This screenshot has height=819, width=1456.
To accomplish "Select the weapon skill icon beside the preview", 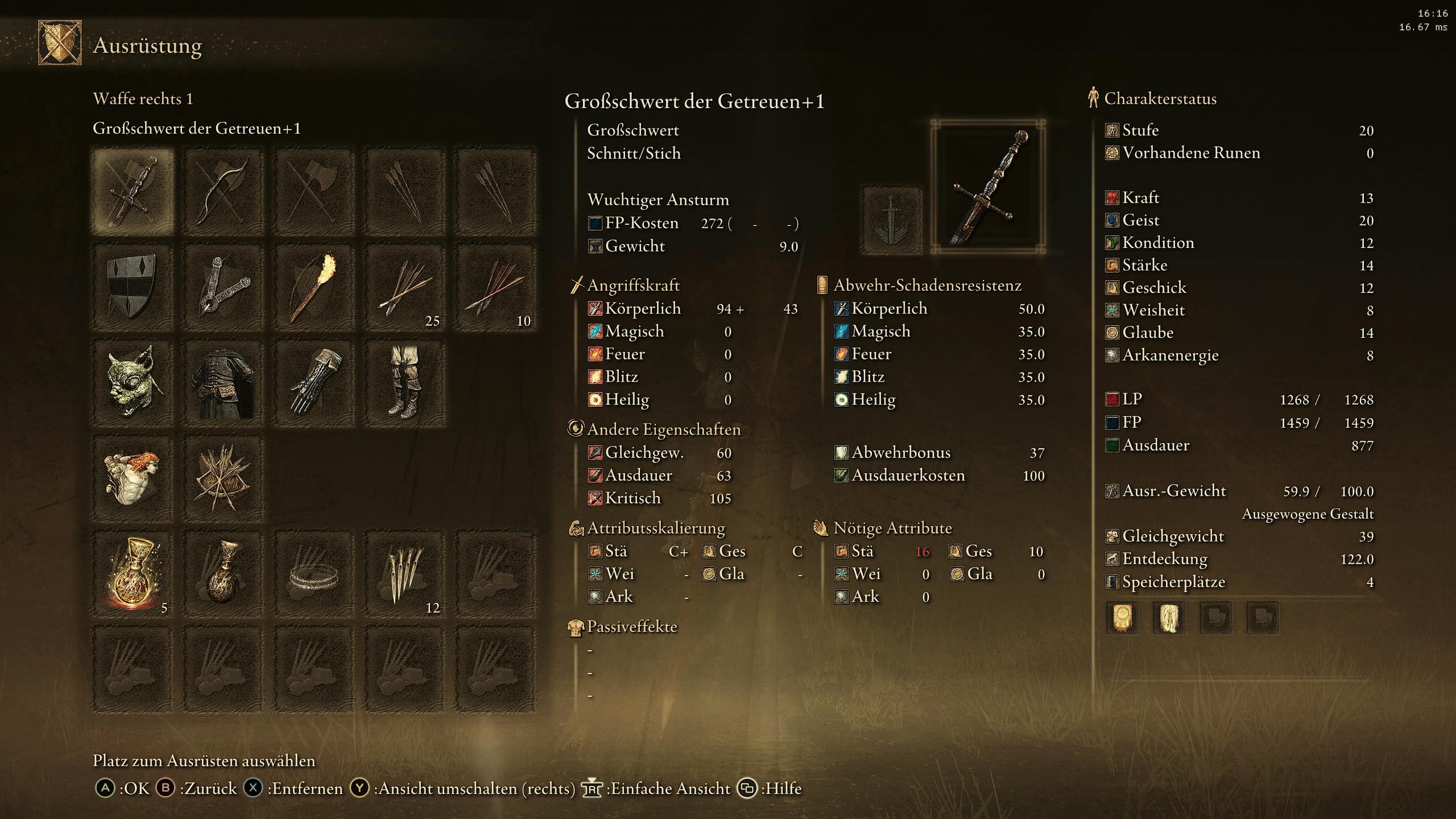I will 891,220.
